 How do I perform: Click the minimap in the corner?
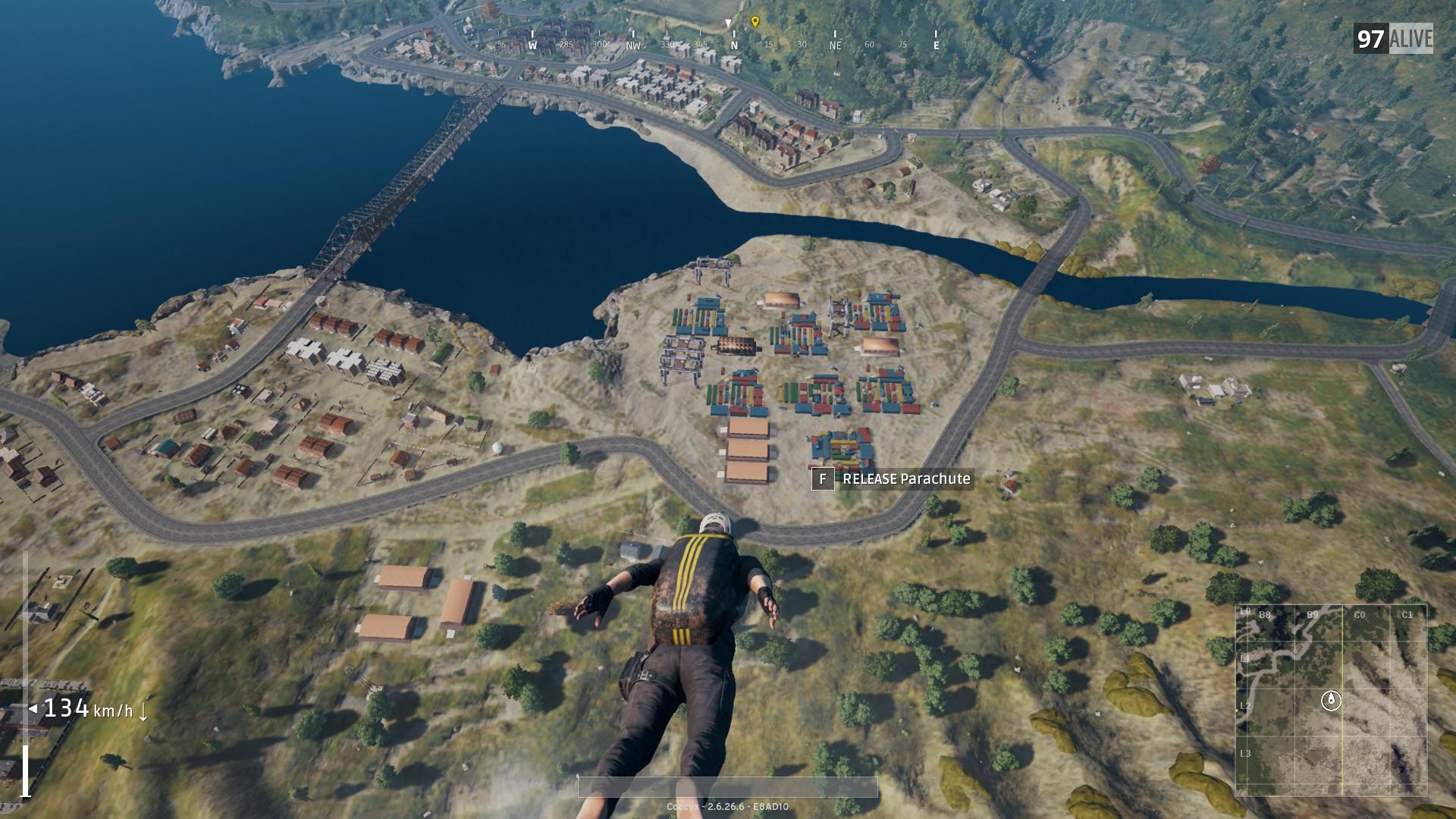1331,699
